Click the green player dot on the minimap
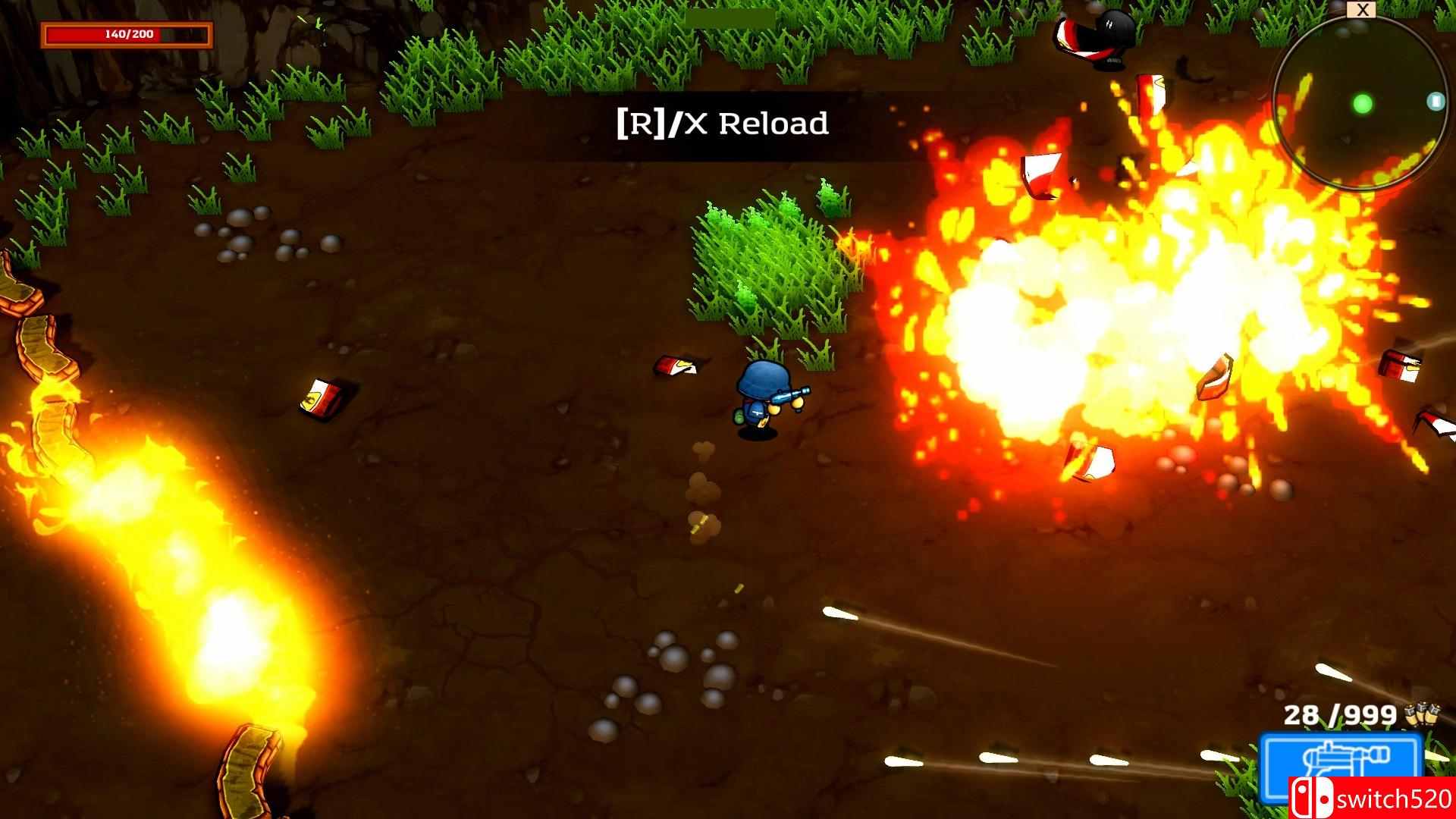This screenshot has width=1456, height=819. 1362,102
